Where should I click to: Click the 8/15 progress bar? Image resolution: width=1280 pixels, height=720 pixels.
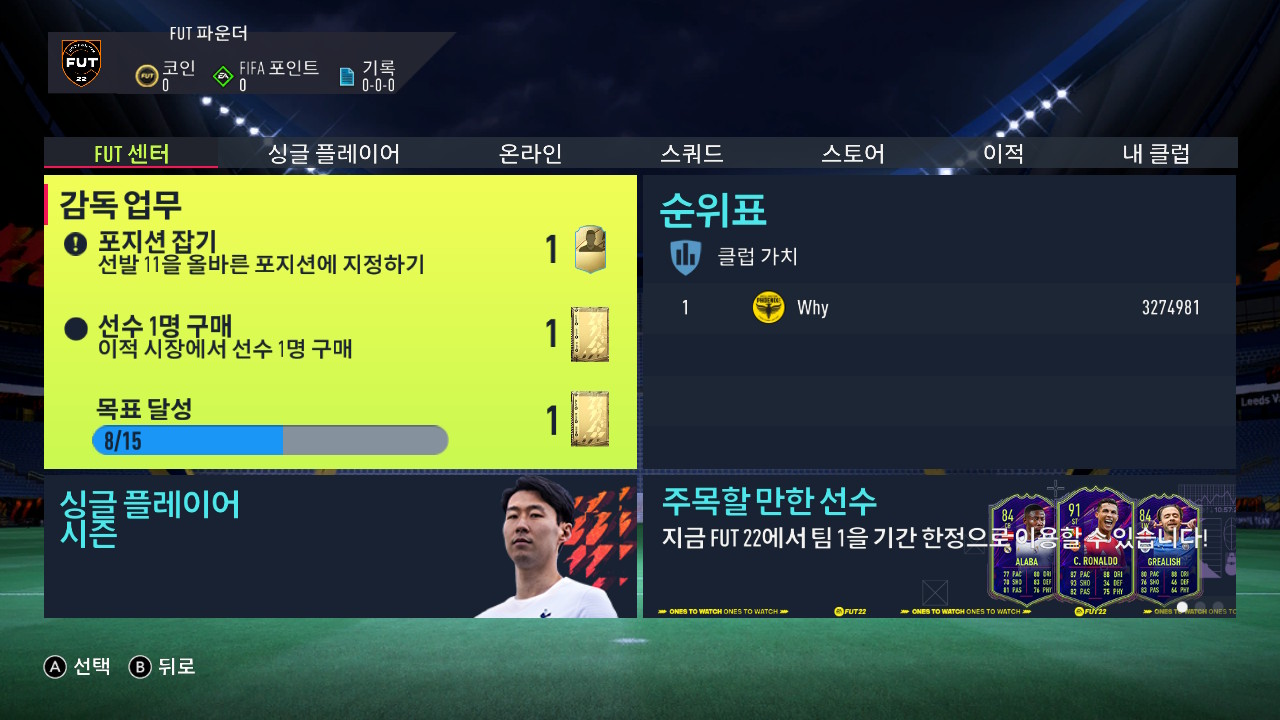click(x=270, y=440)
